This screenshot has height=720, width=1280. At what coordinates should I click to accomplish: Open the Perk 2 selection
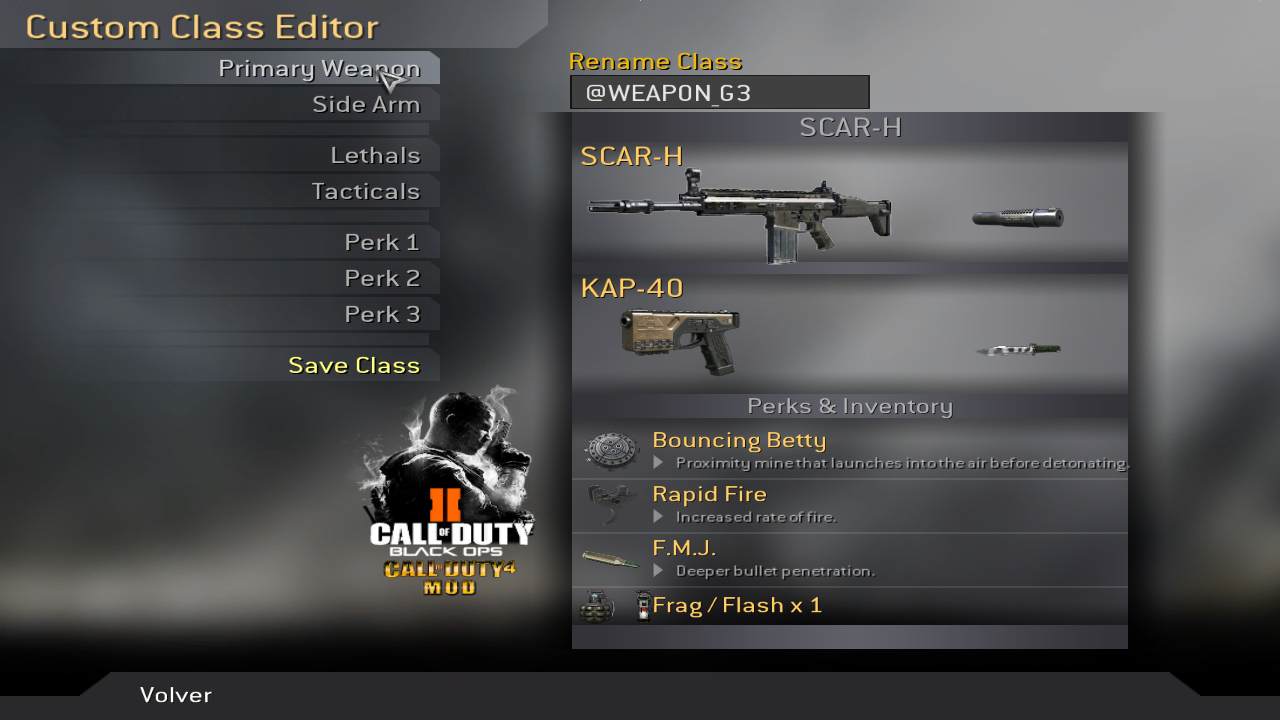382,279
